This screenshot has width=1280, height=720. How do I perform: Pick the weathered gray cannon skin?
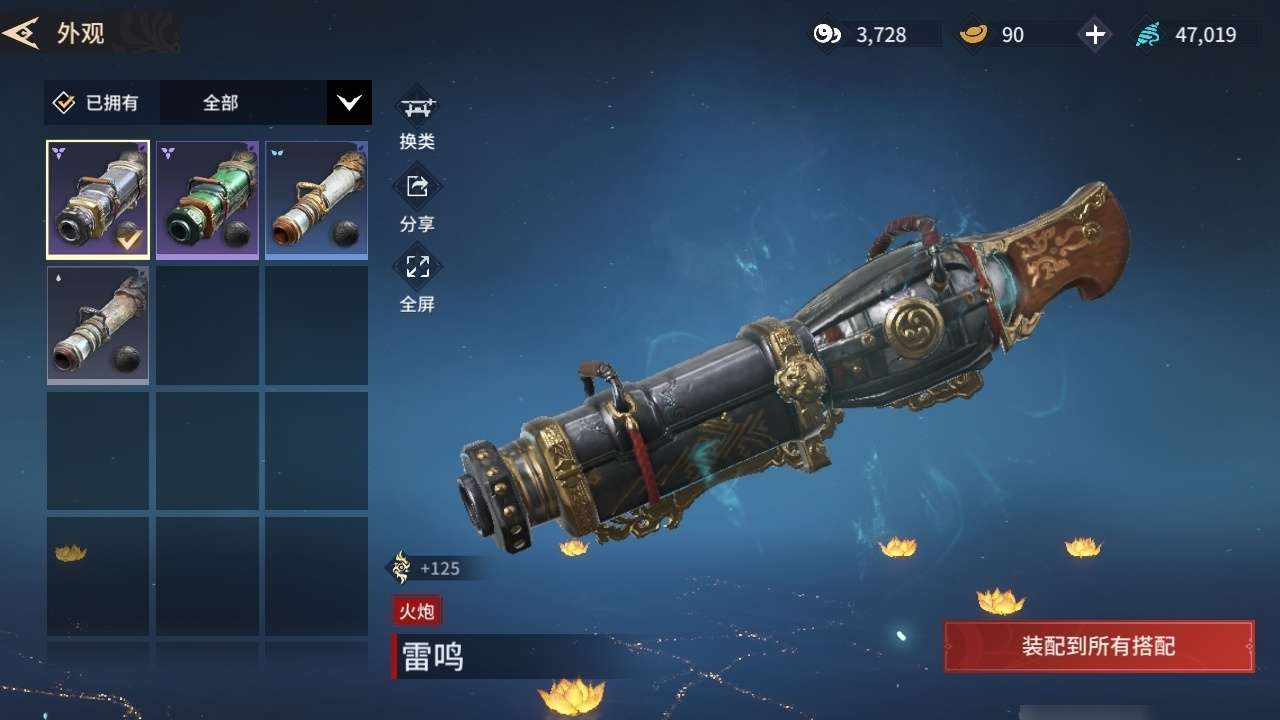coord(98,325)
